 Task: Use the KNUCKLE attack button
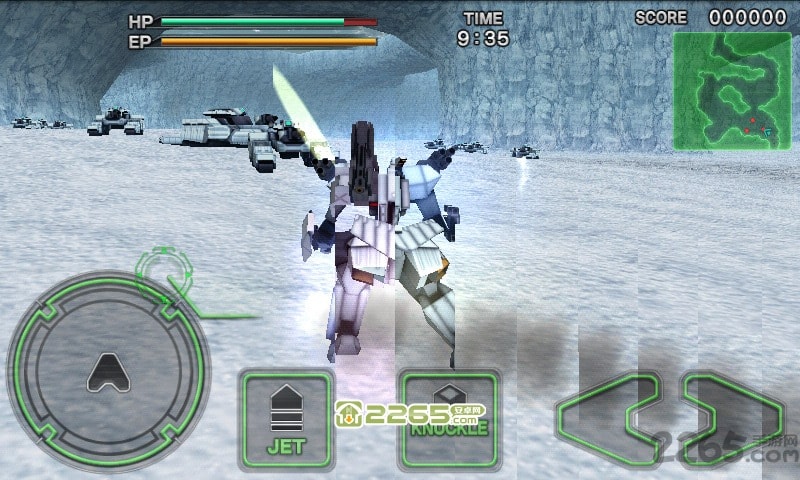click(448, 420)
